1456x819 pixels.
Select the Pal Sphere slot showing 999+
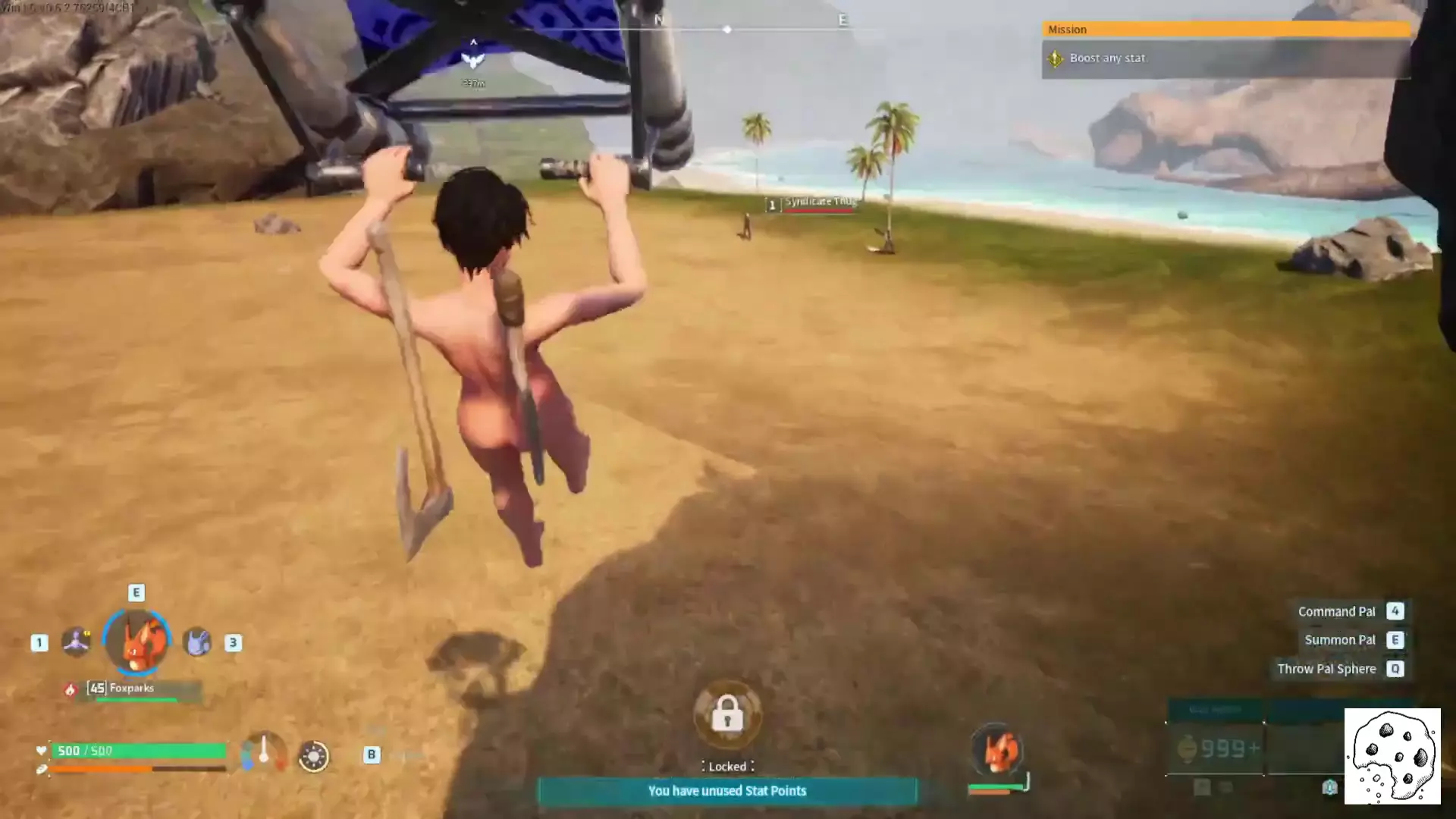(x=1215, y=748)
